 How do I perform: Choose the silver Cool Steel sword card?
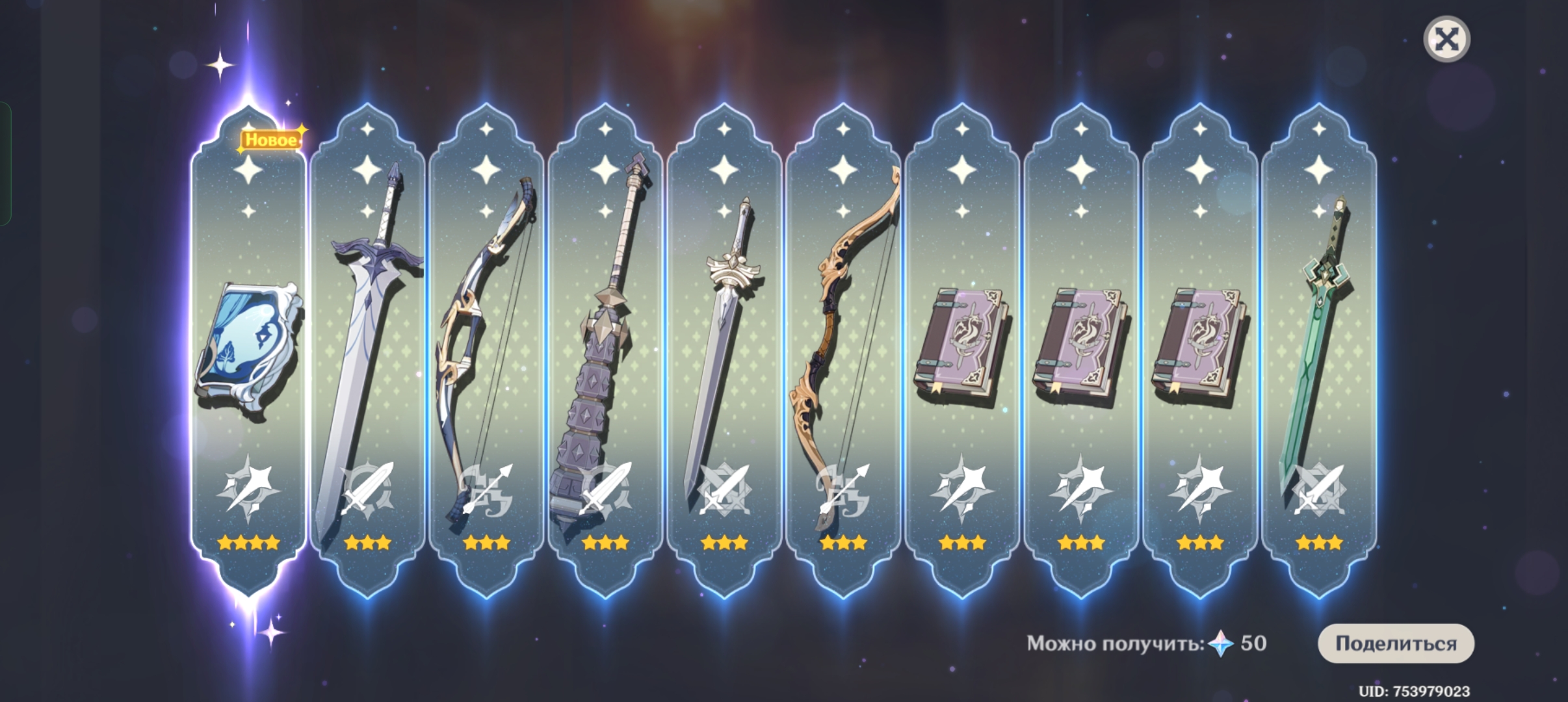tap(724, 351)
